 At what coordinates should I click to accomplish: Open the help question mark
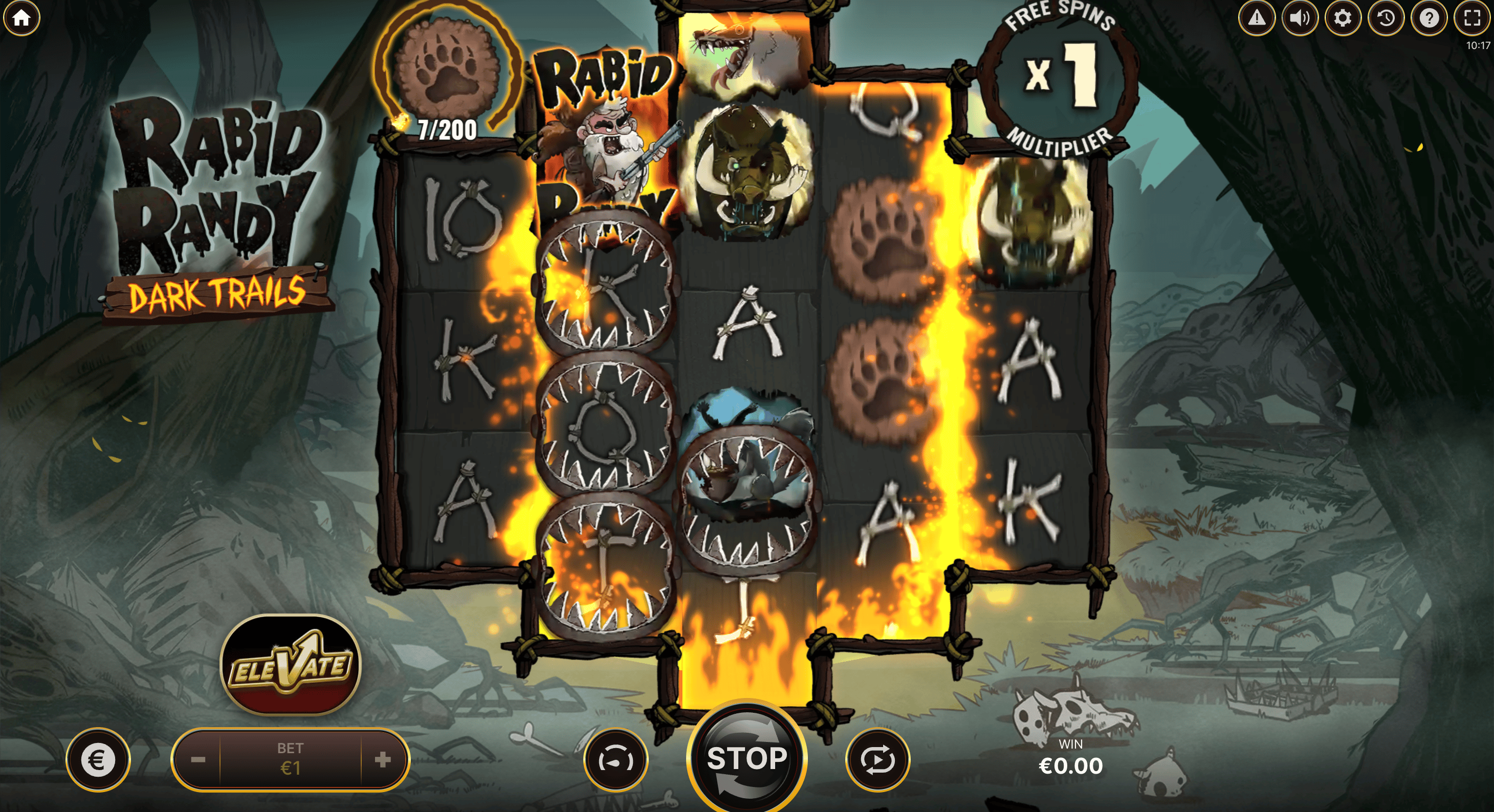1429,18
